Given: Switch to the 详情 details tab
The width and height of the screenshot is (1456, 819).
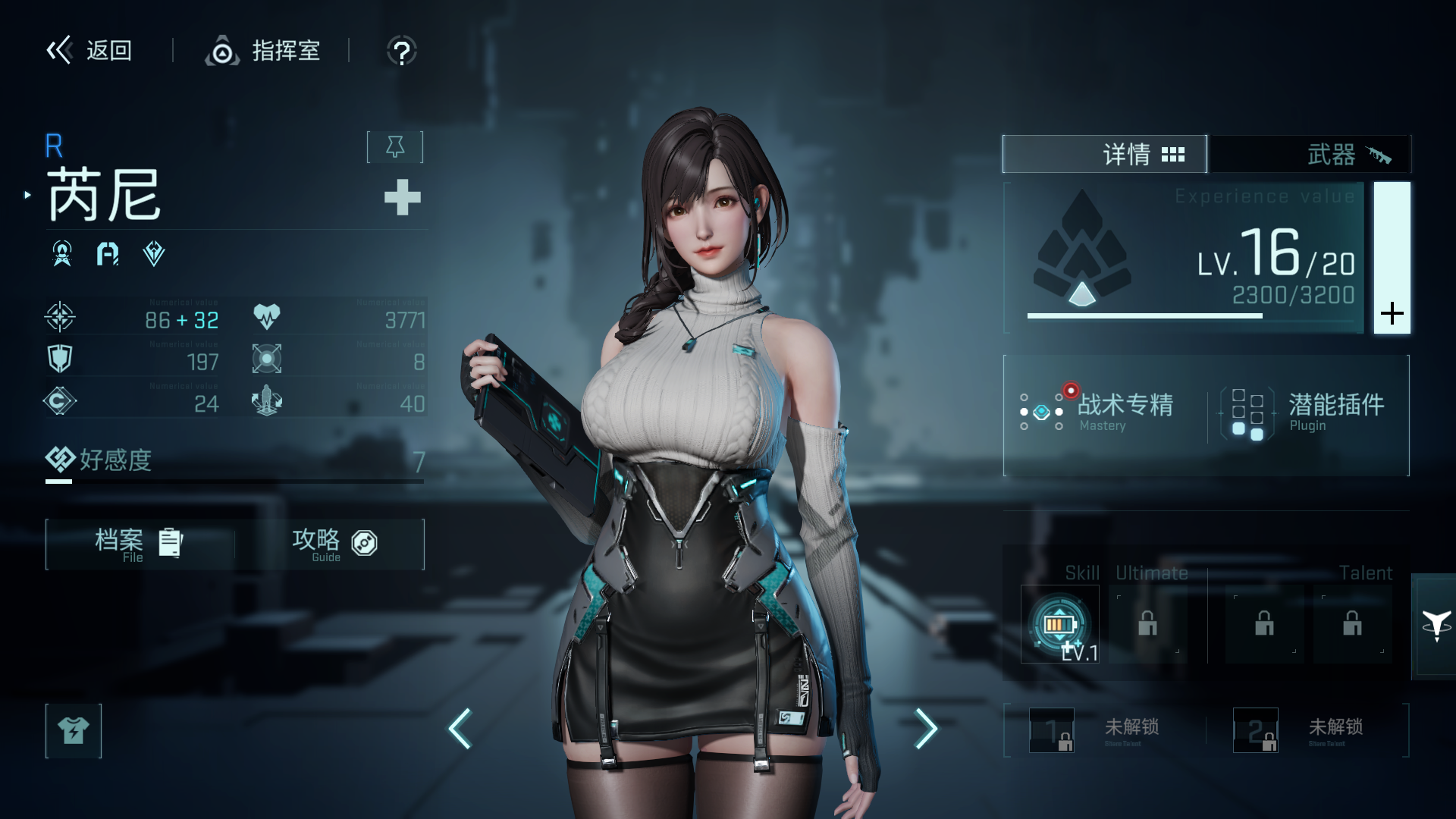Looking at the screenshot, I should click(1104, 155).
